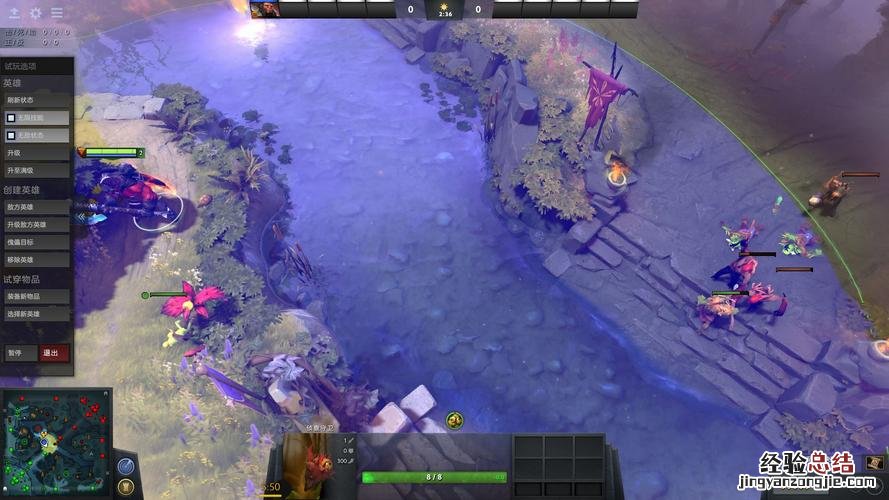Screen dimensions: 889x500
Task: Open the hamburger menu icon
Action: click(57, 13)
